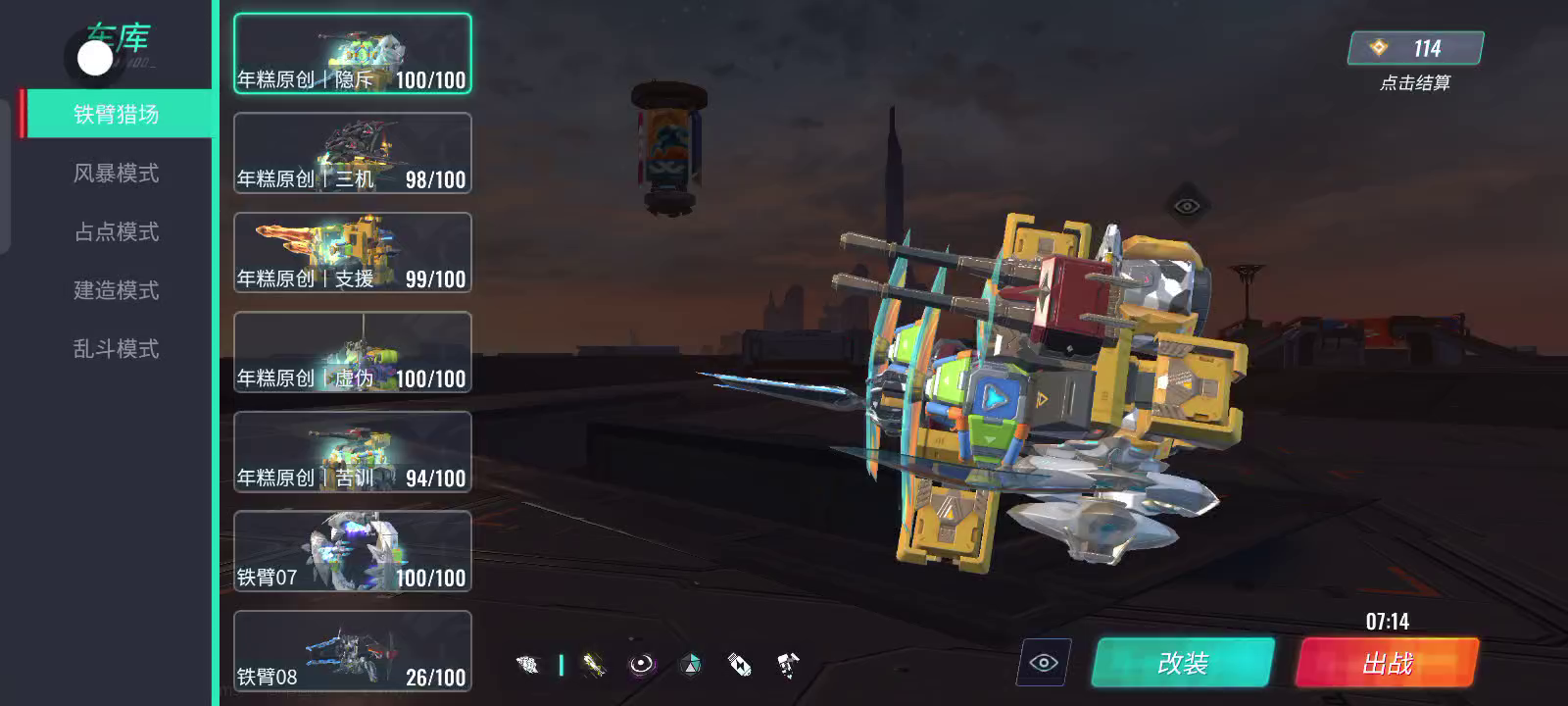Choose the 建造模式 tab

[x=116, y=291]
